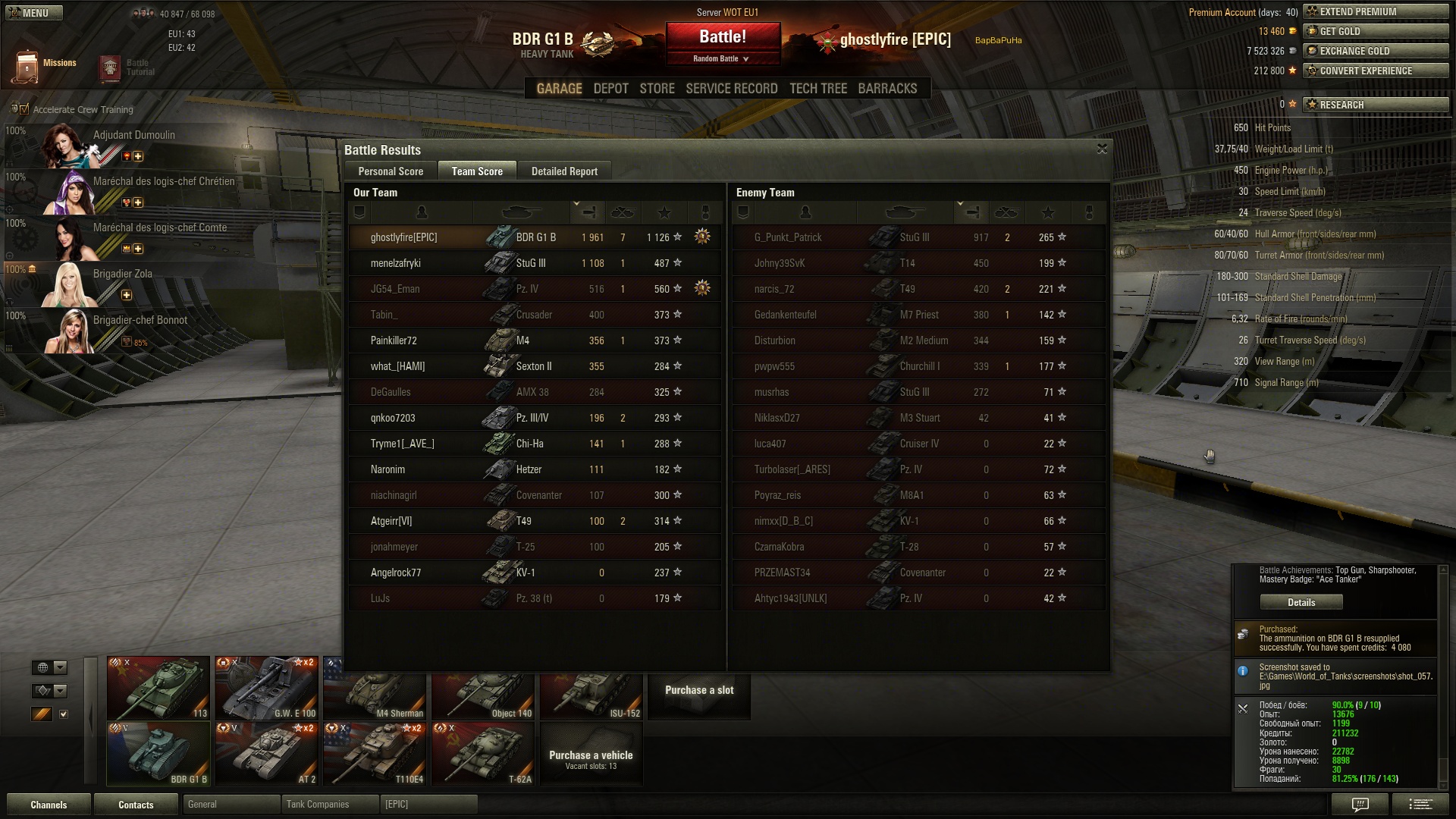Open the DEPOT section
This screenshot has height=819, width=1456.
(610, 89)
